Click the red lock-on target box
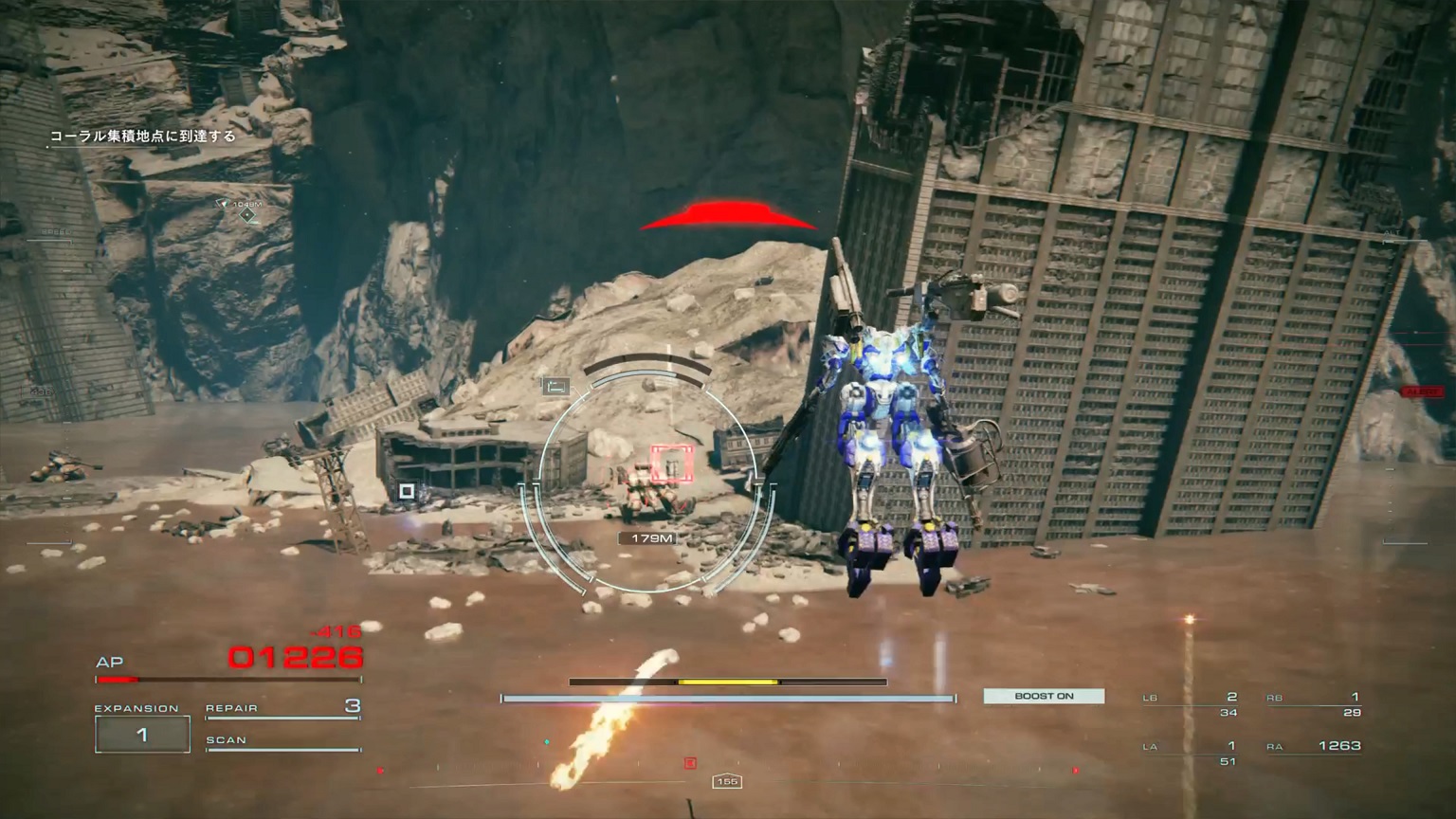The image size is (1456, 819). 672,464
